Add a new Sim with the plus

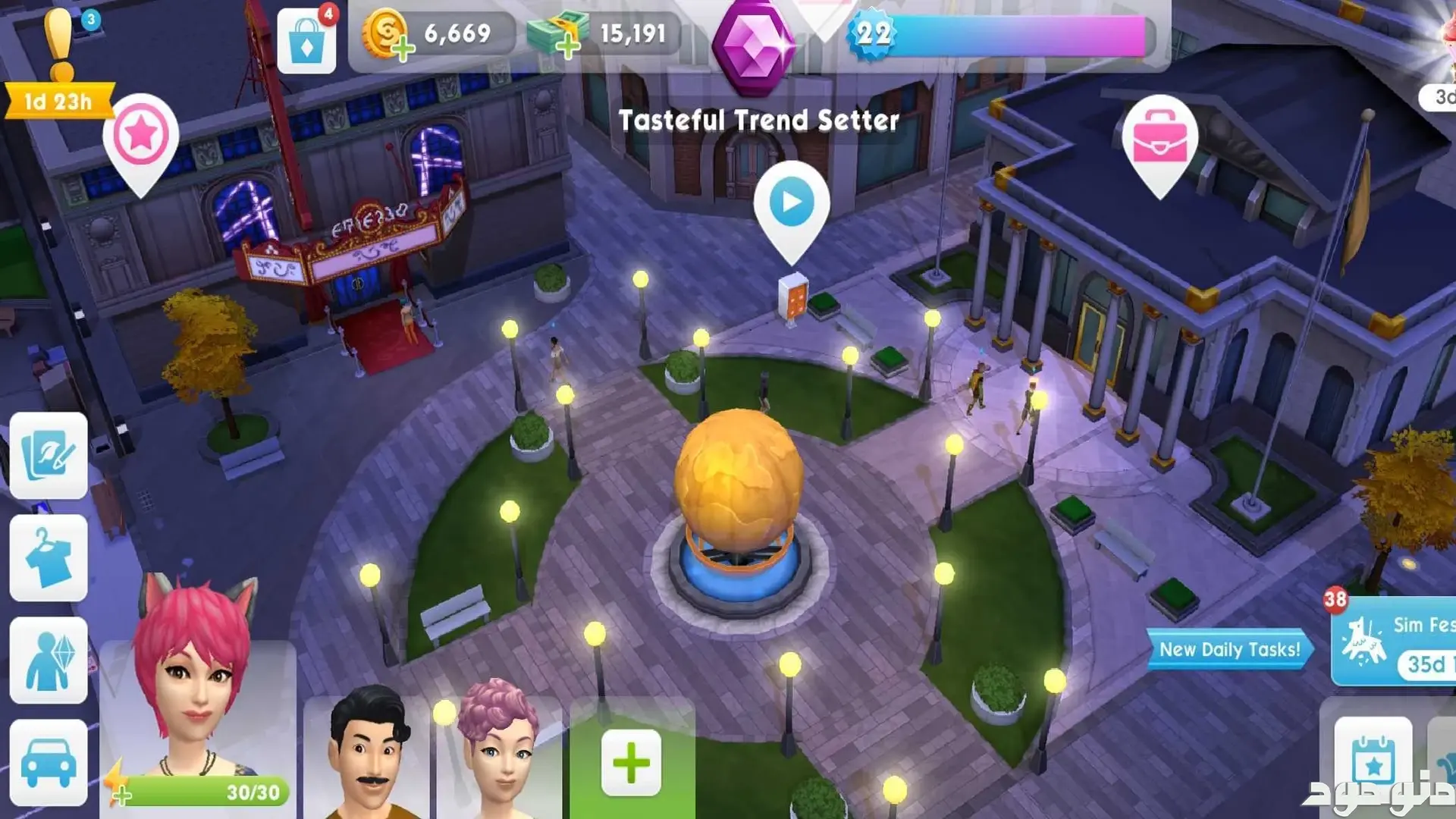pos(631,763)
